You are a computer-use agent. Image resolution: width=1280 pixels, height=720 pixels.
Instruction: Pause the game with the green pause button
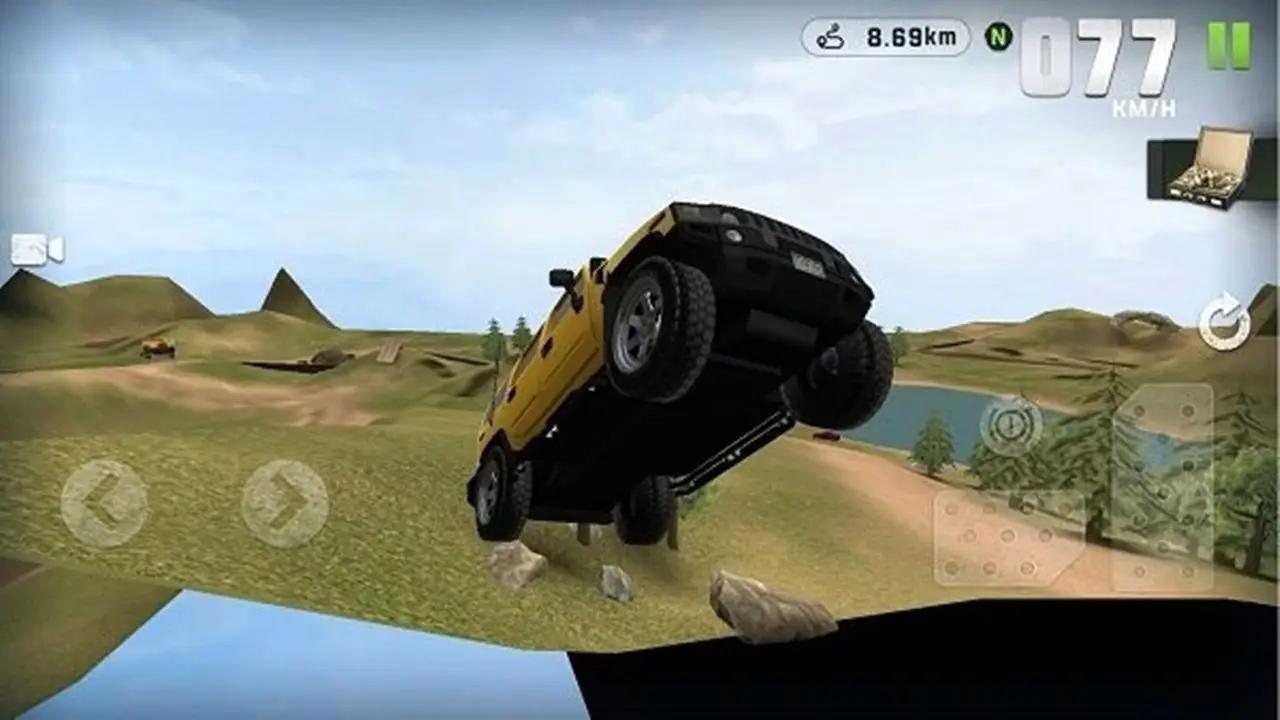click(1228, 45)
